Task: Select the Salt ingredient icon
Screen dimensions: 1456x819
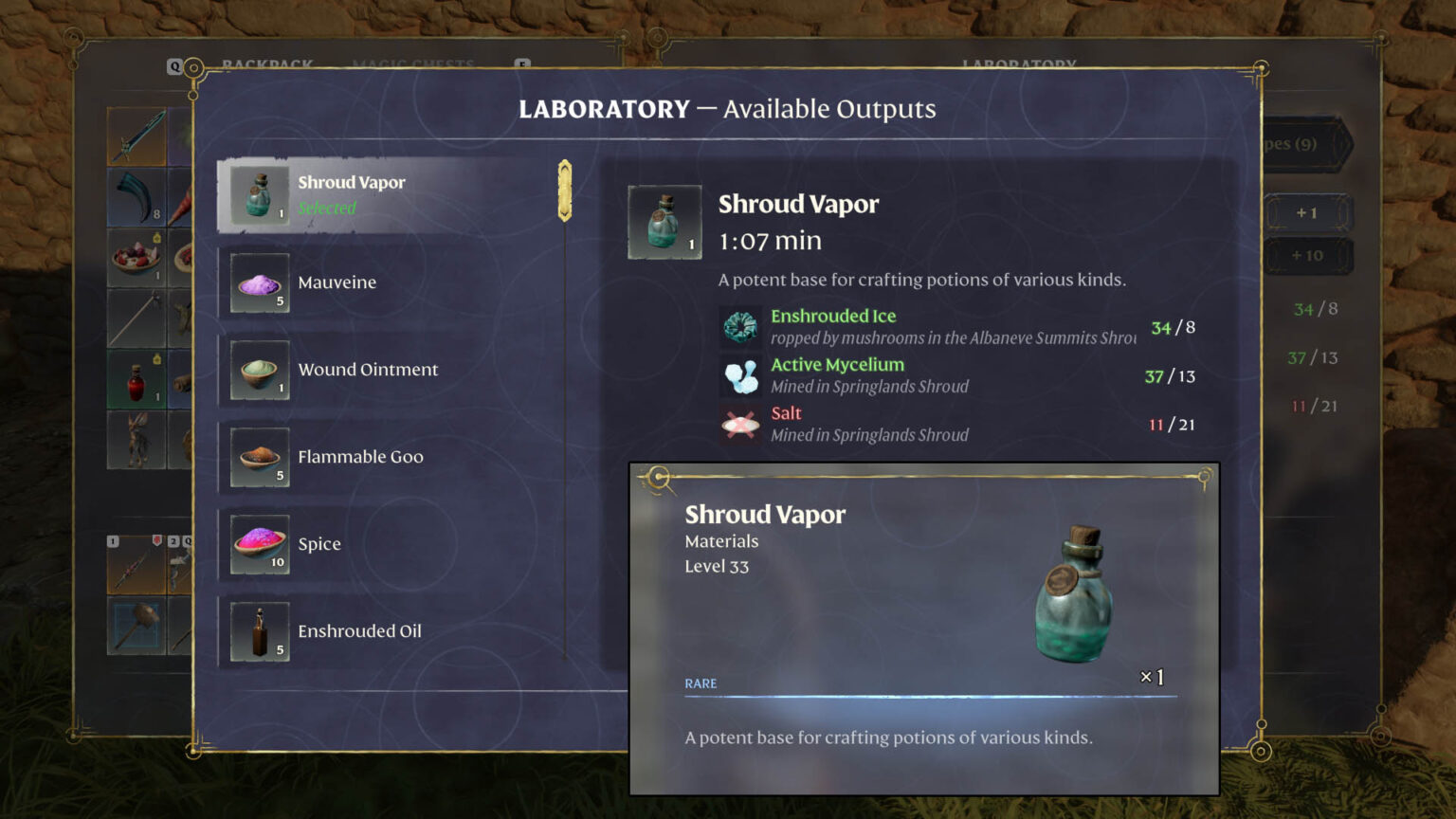Action: 740,424
